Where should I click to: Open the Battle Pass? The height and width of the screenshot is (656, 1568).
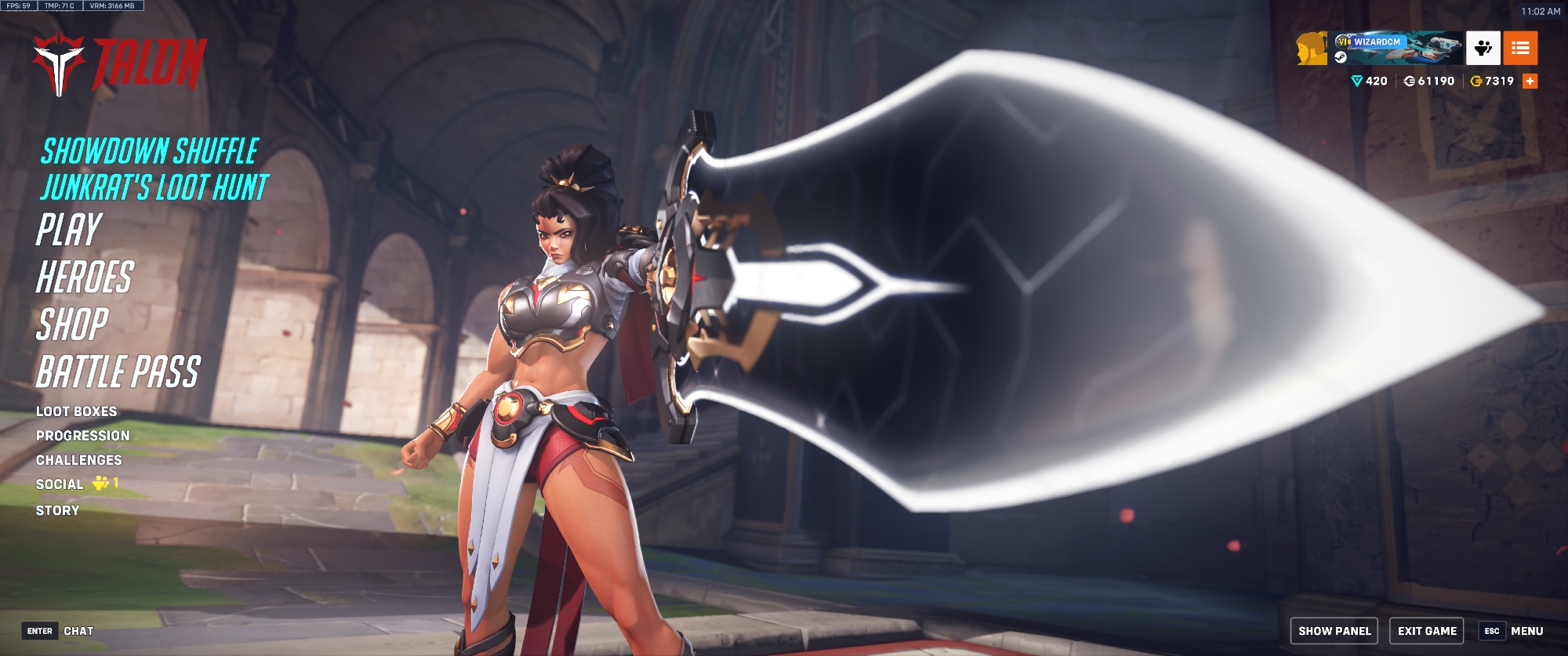pyautogui.click(x=118, y=371)
